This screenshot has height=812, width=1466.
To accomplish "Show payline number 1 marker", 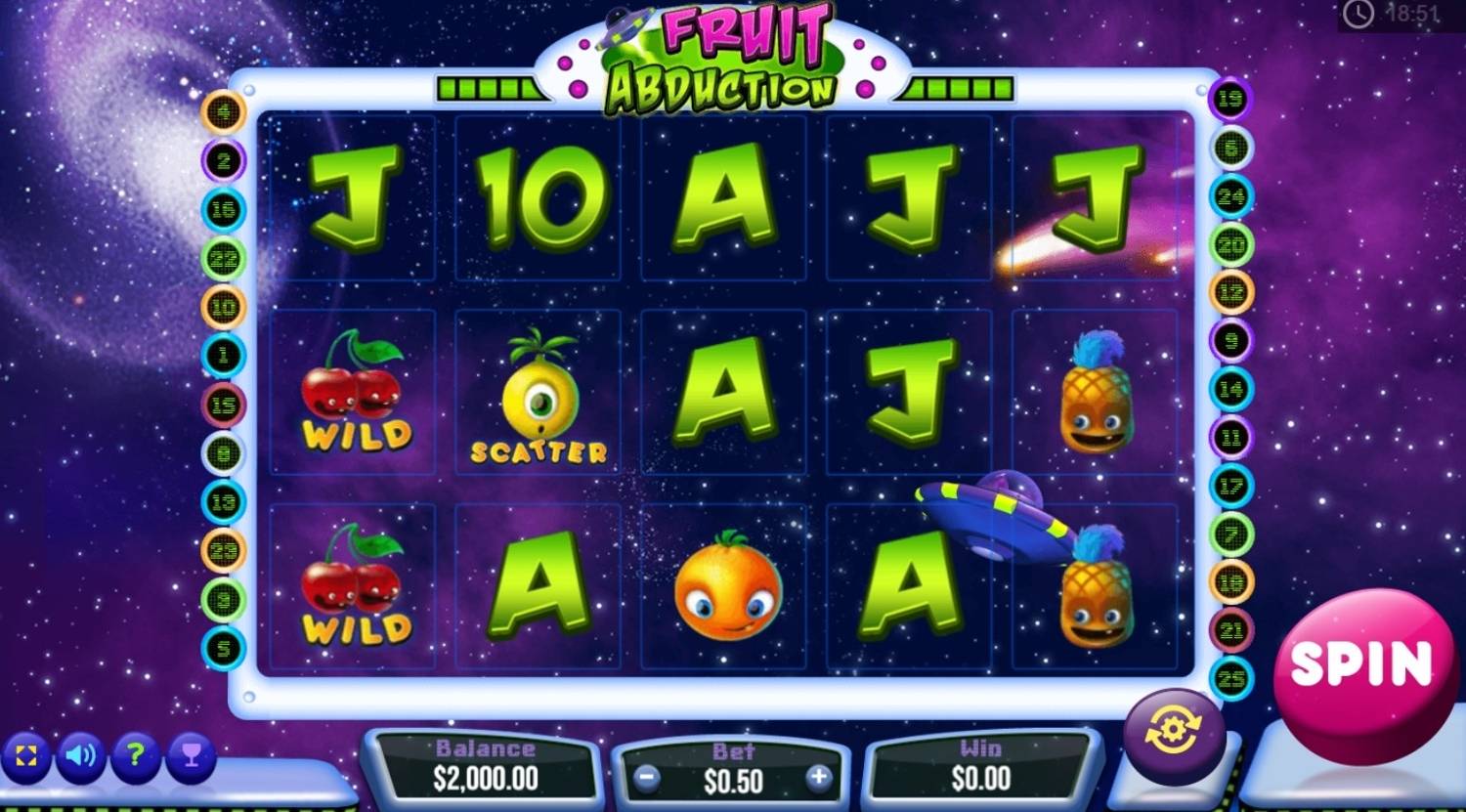I will point(224,356).
